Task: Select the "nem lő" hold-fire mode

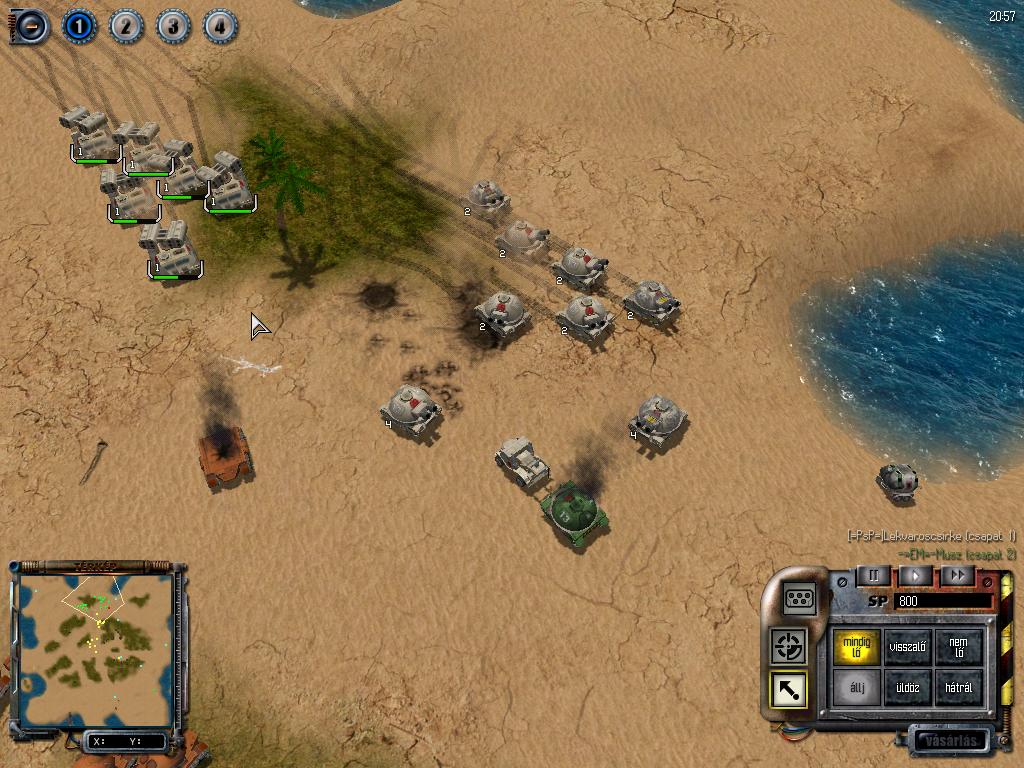Action: pyautogui.click(x=959, y=646)
